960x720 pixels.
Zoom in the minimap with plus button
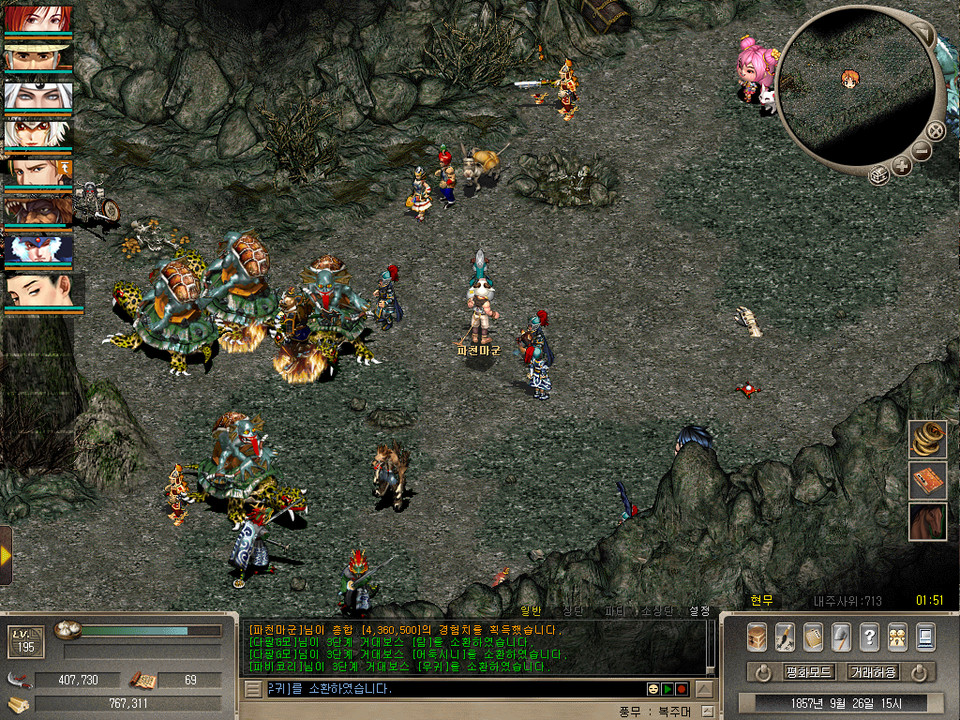tap(901, 166)
